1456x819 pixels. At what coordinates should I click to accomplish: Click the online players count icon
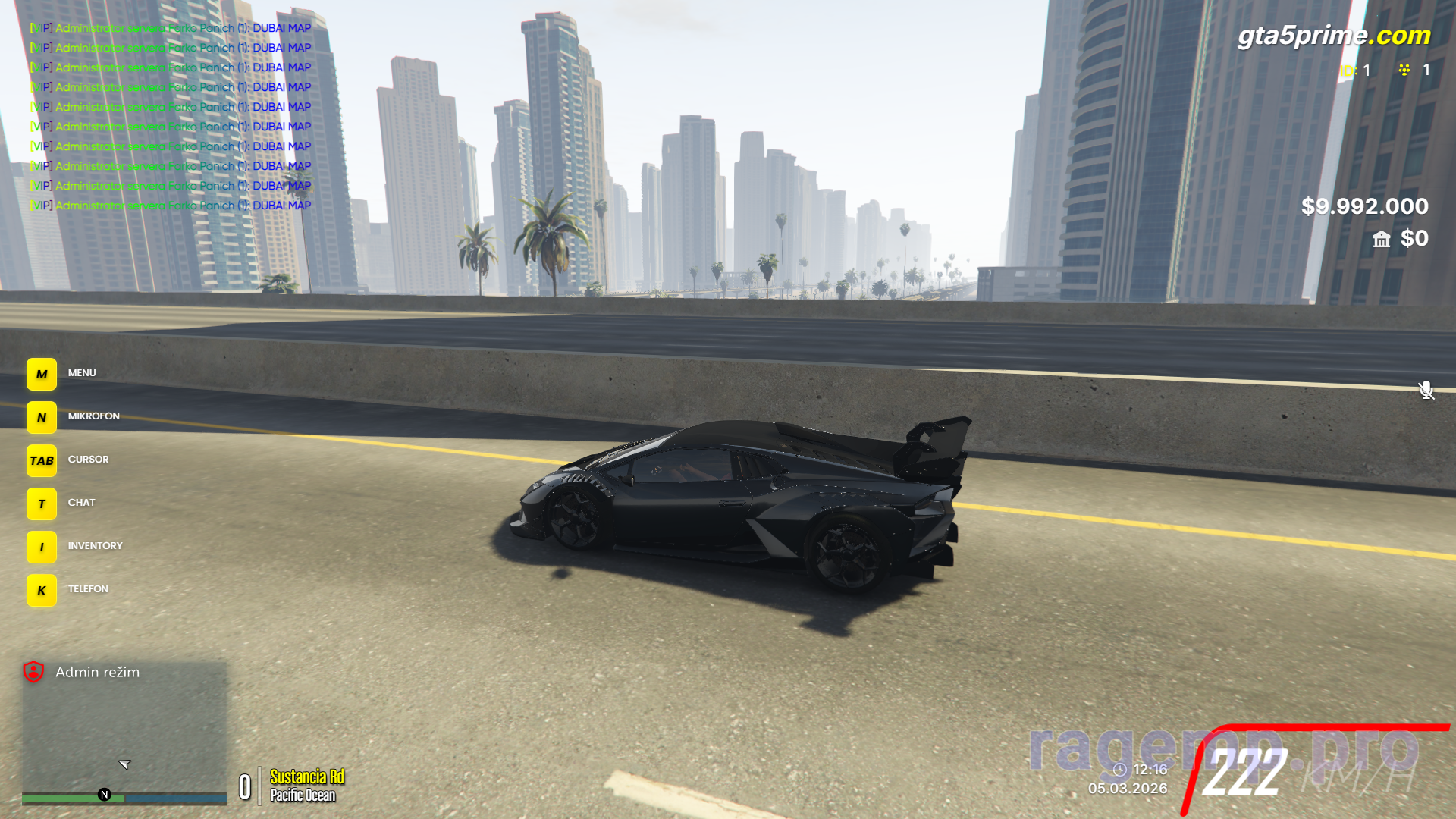1404,70
